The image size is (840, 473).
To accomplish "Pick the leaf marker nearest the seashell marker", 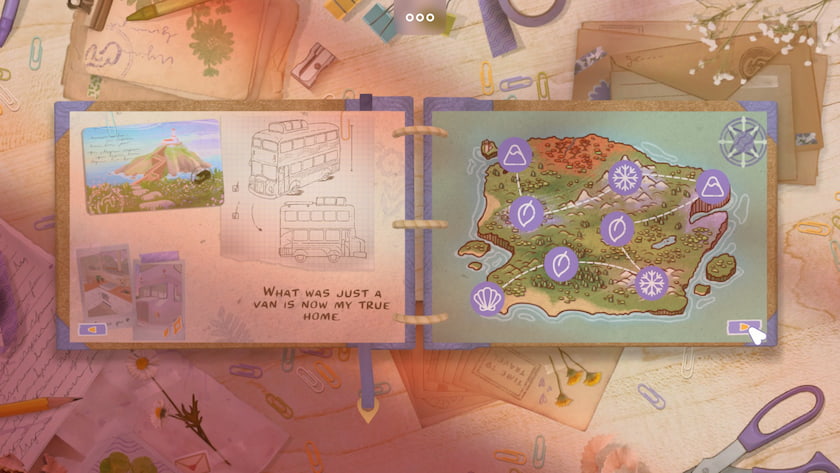I will [561, 264].
